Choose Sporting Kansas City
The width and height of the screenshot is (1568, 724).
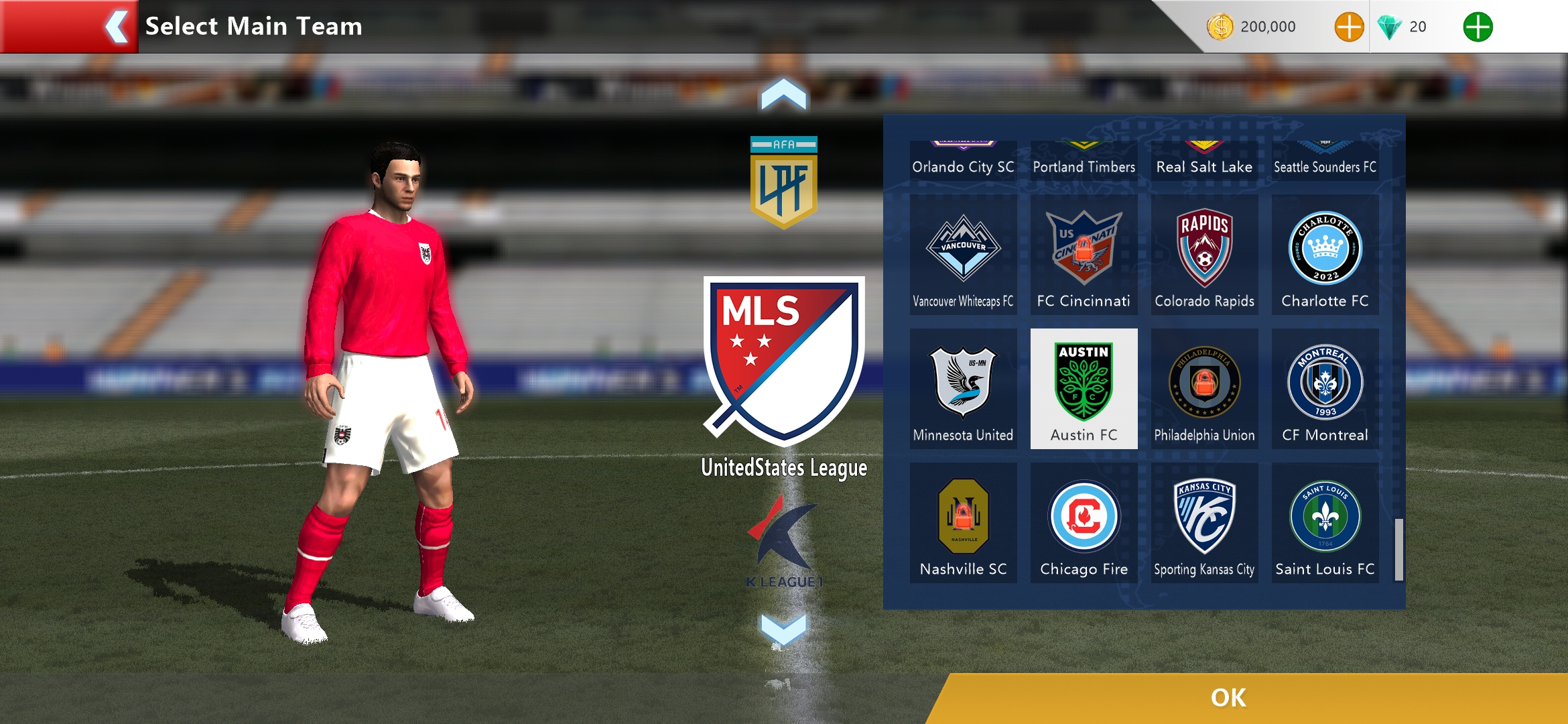click(1204, 523)
